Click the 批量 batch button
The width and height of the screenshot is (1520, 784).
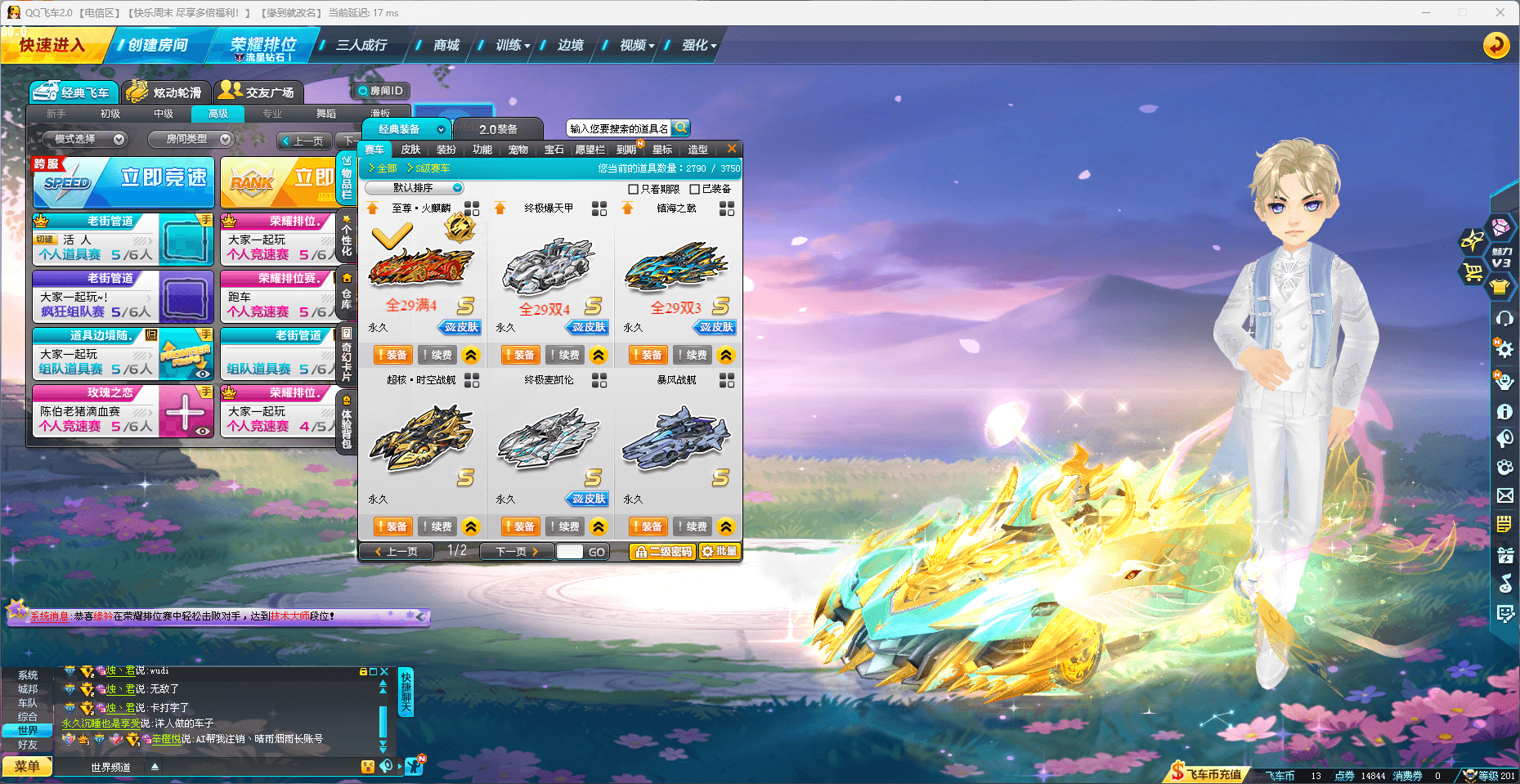720,552
